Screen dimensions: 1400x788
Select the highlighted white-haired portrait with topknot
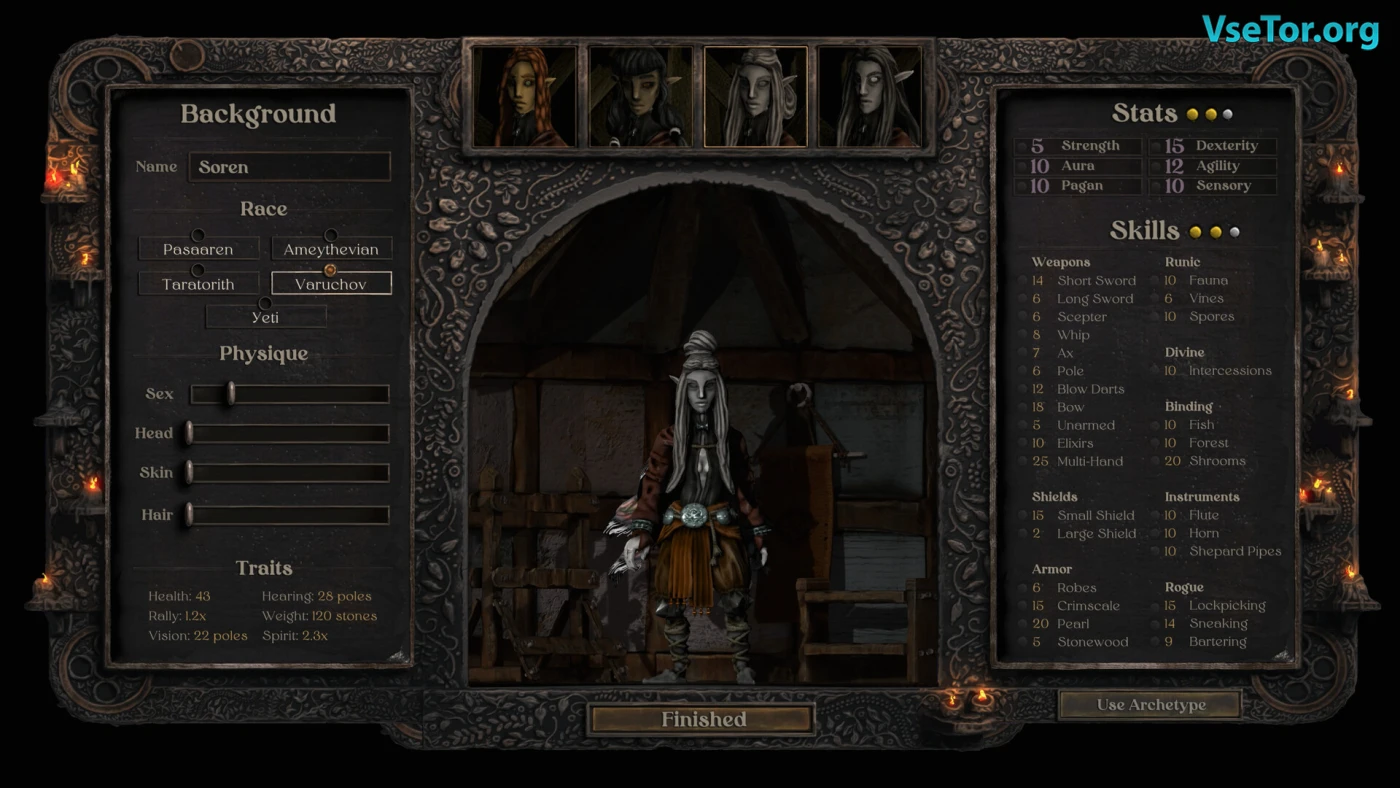[x=756, y=97]
